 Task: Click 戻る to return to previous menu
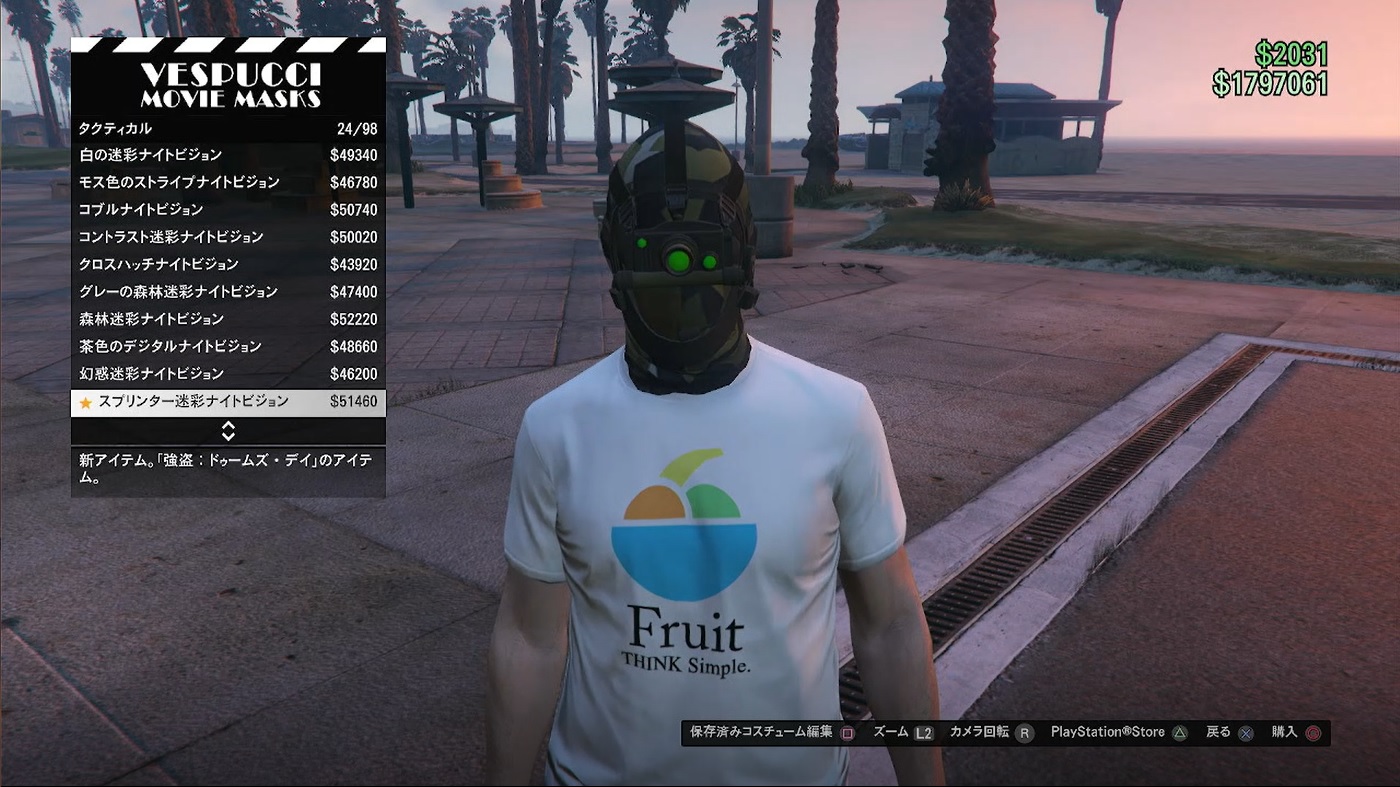pyautogui.click(x=1218, y=732)
